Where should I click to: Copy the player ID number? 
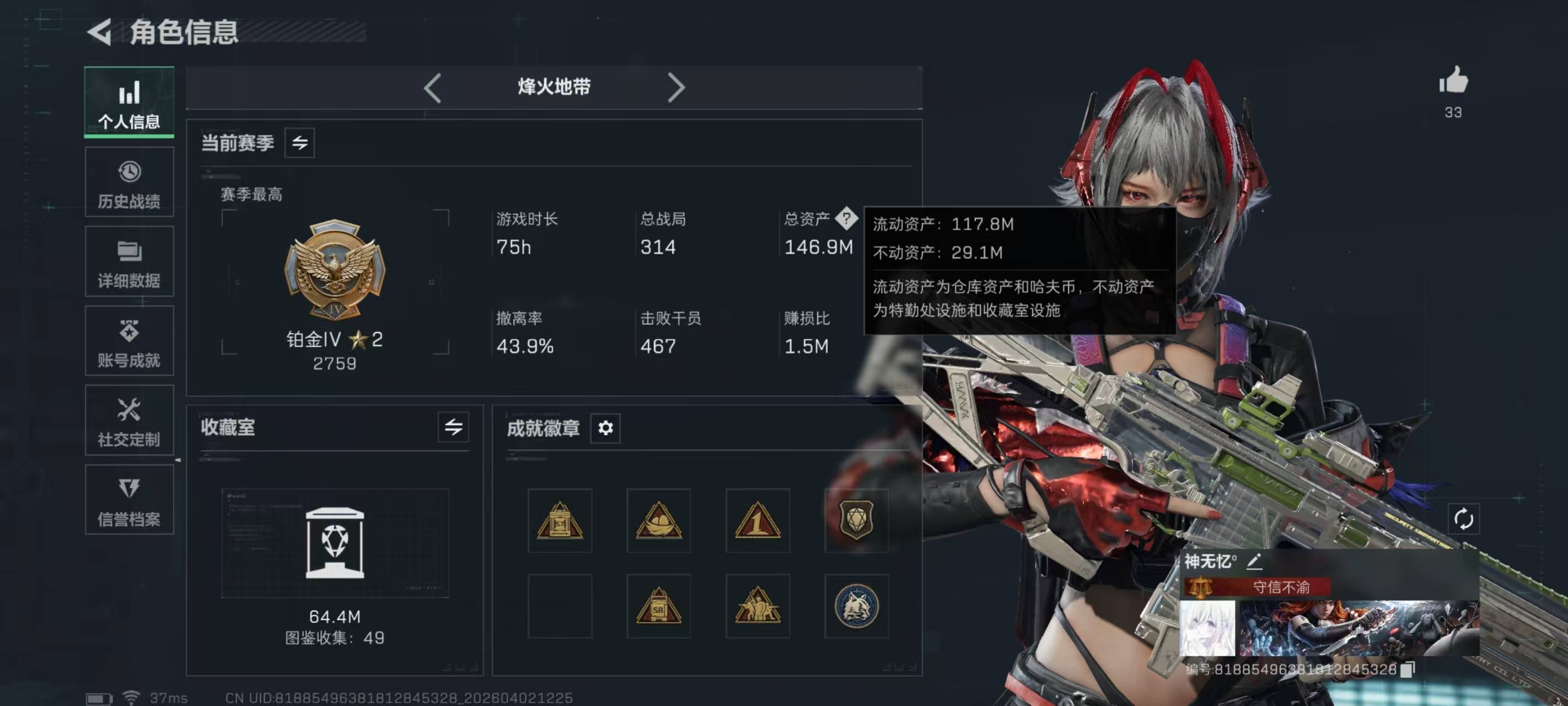[x=1408, y=670]
